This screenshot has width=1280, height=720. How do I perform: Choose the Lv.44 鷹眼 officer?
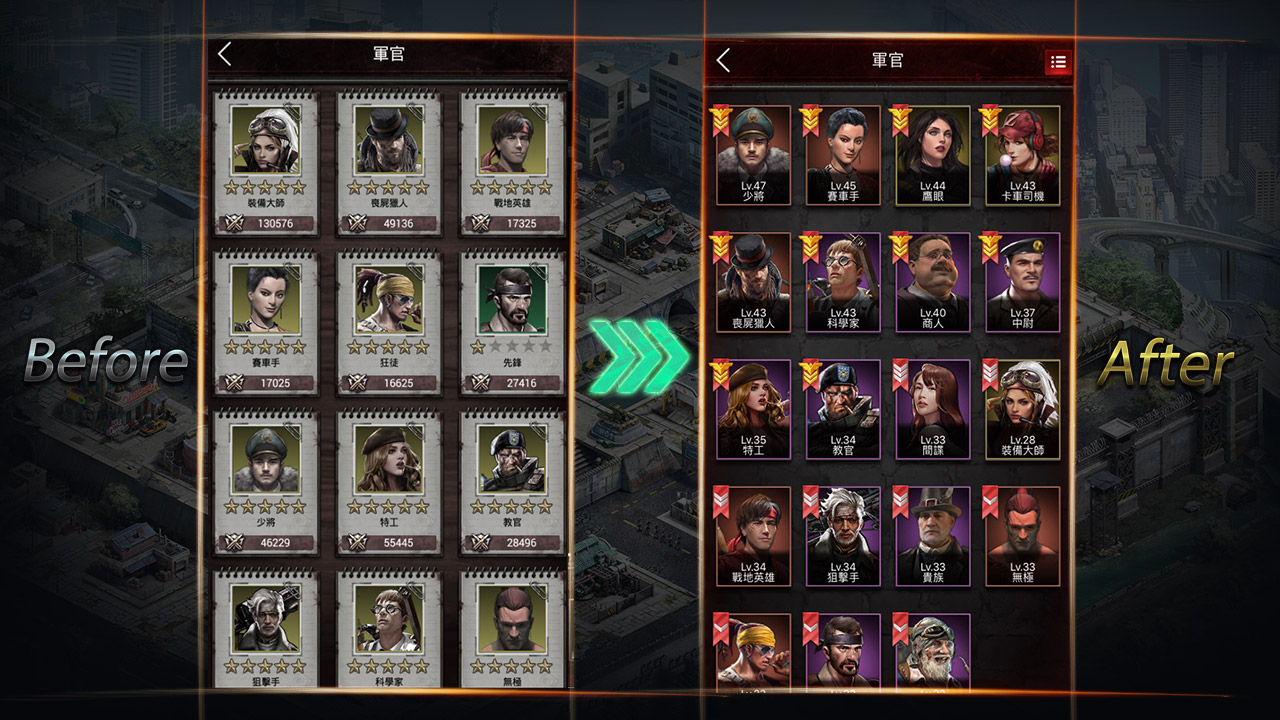pyautogui.click(x=932, y=155)
